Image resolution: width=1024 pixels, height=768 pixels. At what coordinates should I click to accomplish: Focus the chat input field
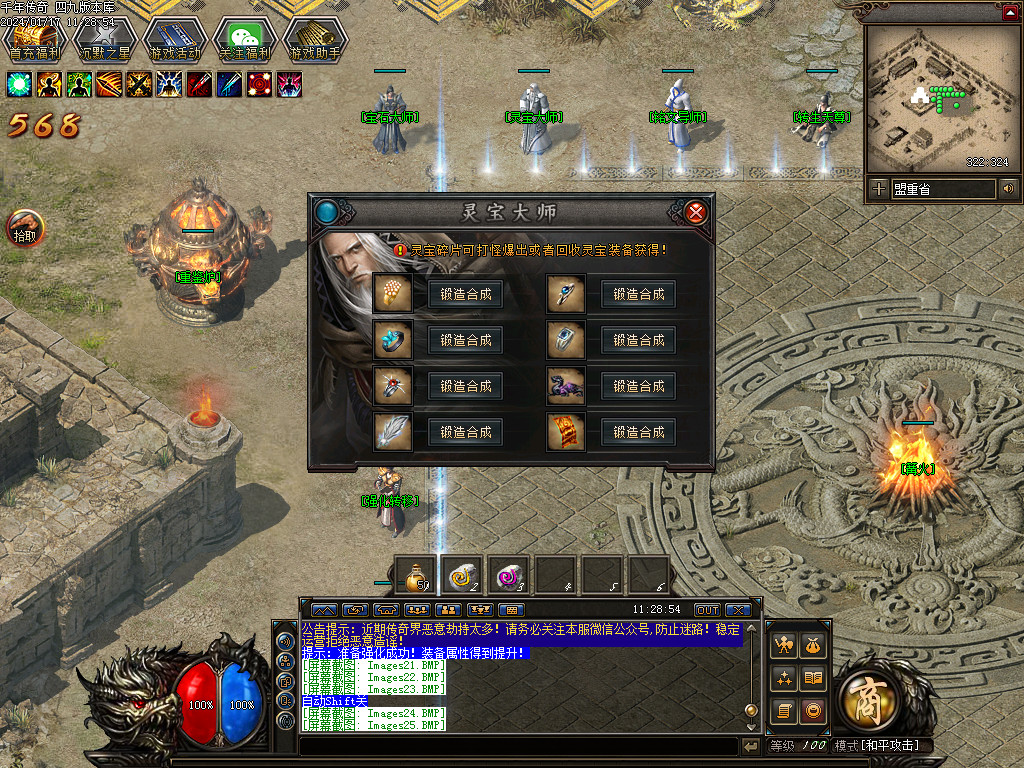[x=518, y=746]
